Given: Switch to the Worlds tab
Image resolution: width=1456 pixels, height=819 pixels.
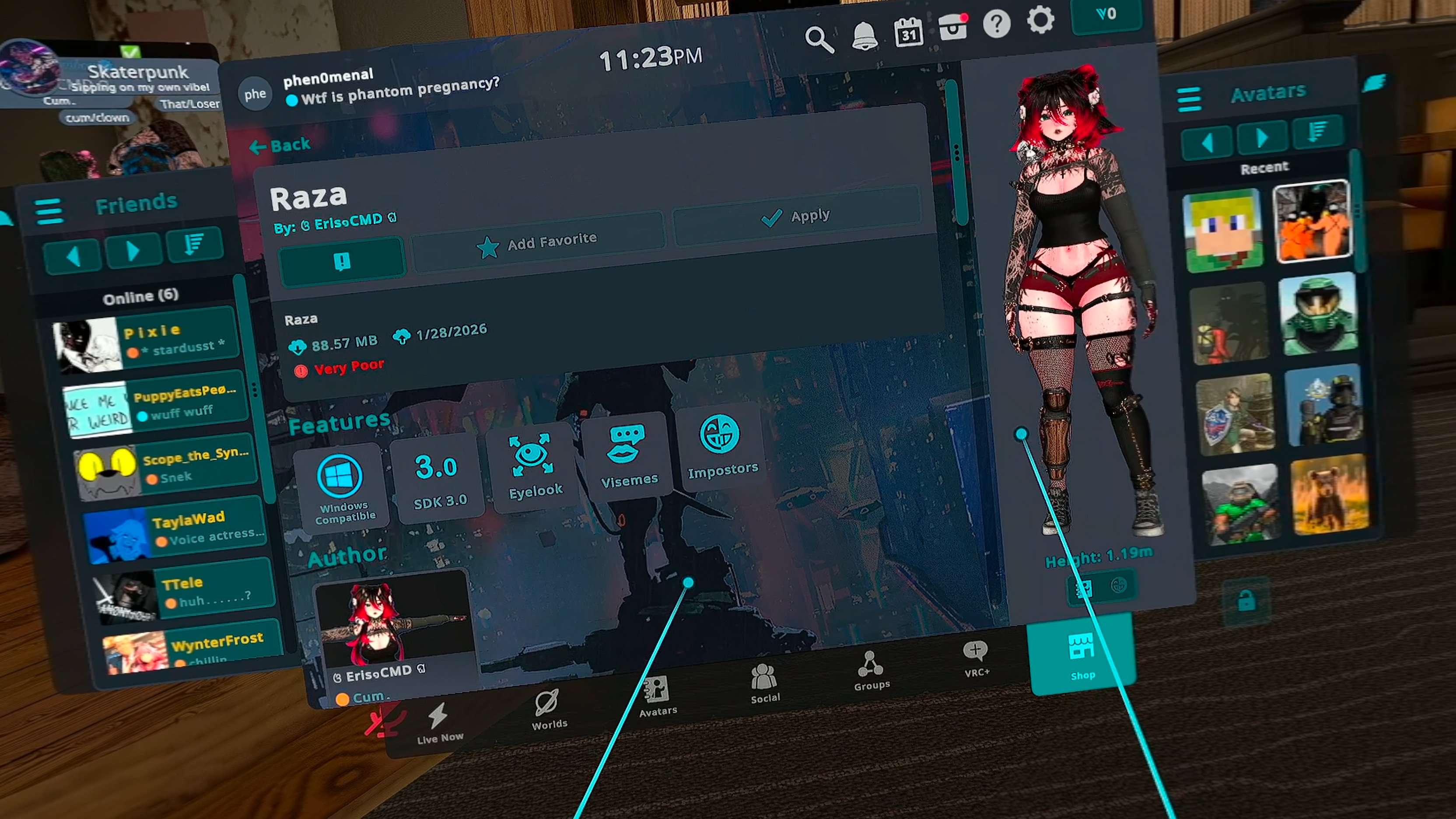Looking at the screenshot, I should pyautogui.click(x=548, y=710).
